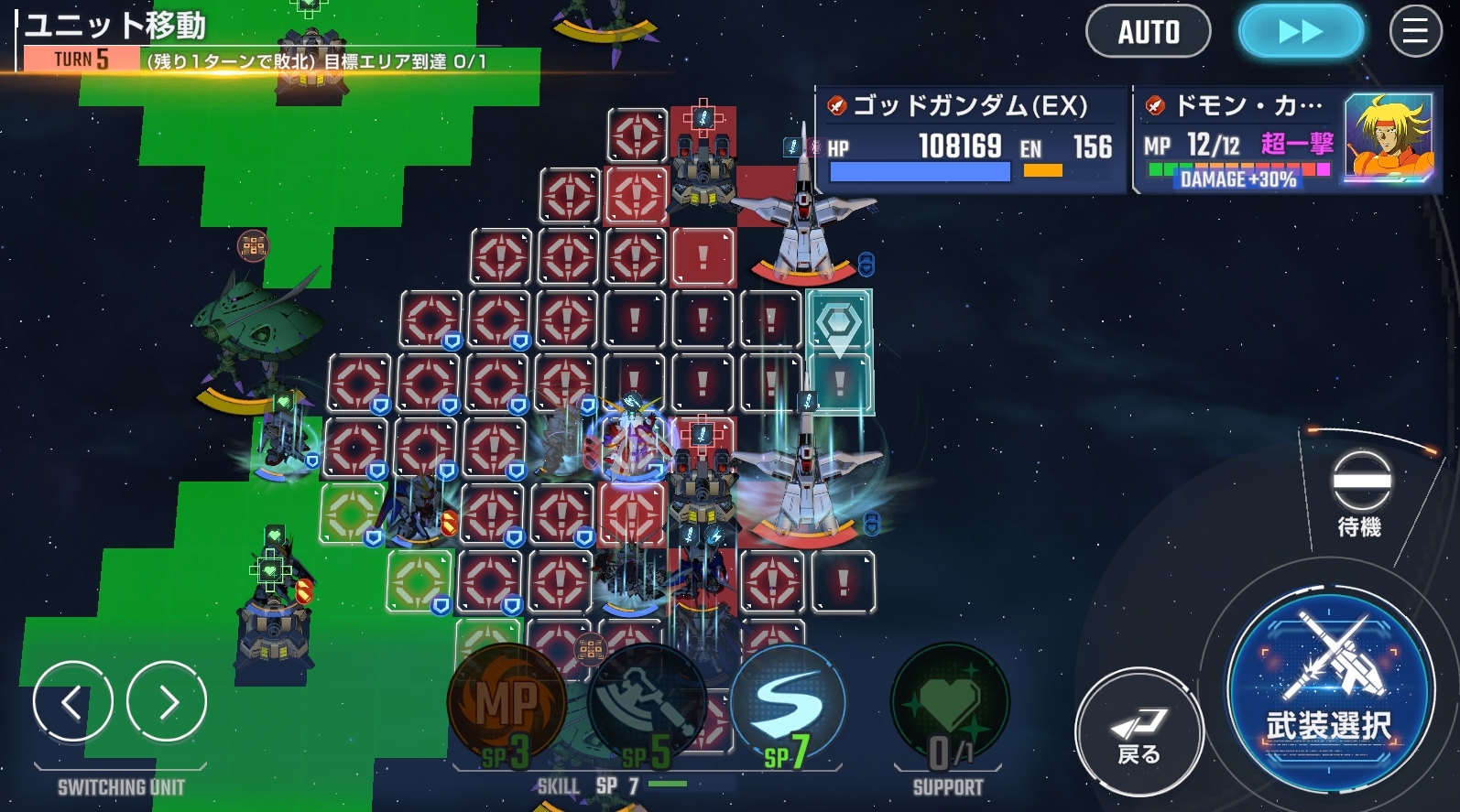Switch to the next unit arrow
This screenshot has width=1460, height=812.
coord(167,702)
